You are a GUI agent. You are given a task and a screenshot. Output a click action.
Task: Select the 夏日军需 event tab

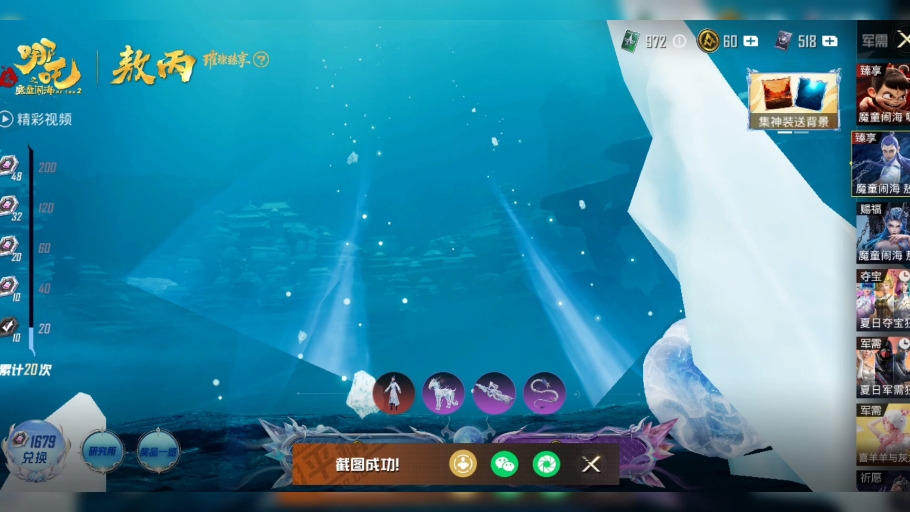tap(882, 367)
